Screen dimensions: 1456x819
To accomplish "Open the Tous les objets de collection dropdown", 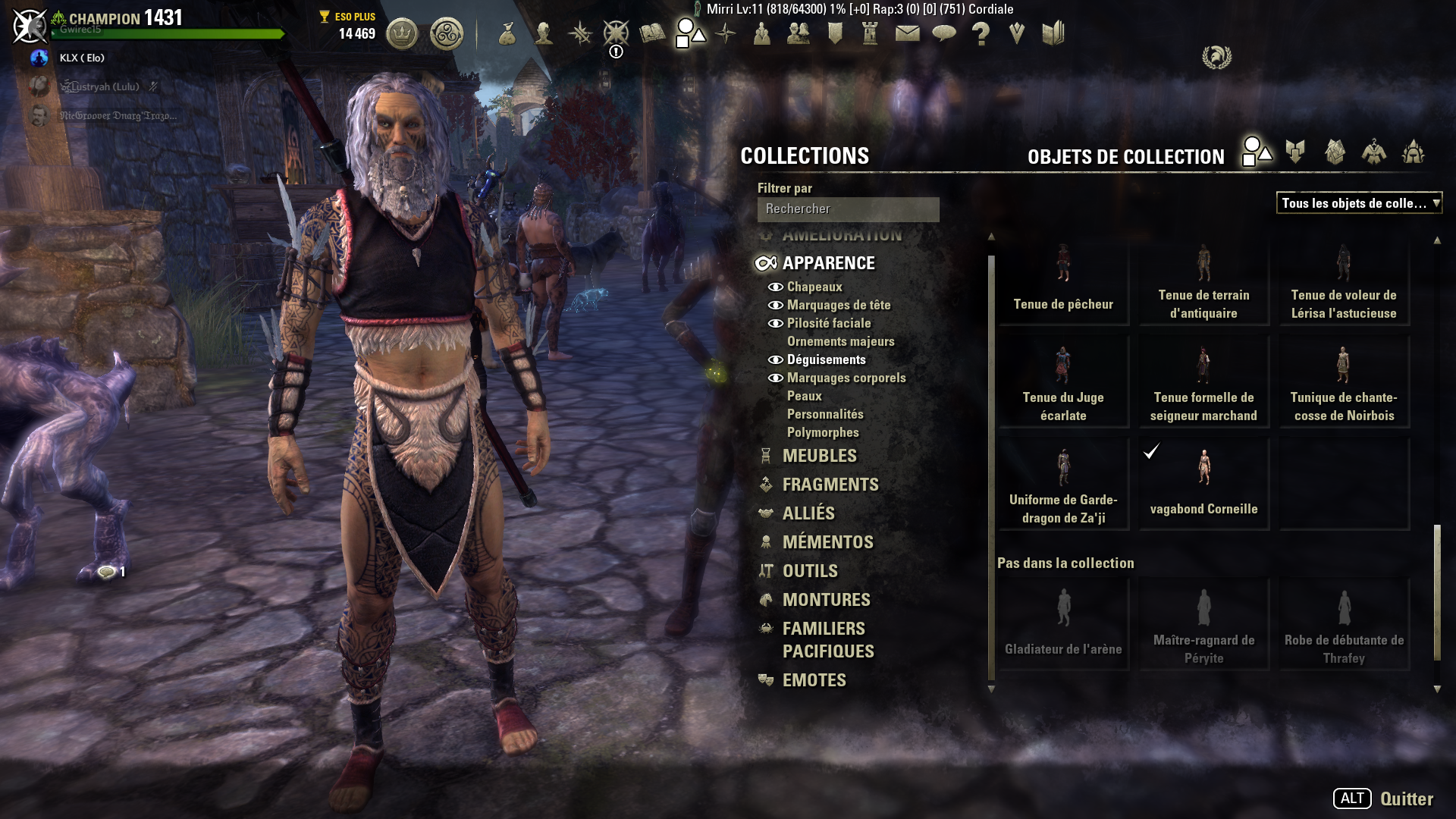I will pos(1359,203).
